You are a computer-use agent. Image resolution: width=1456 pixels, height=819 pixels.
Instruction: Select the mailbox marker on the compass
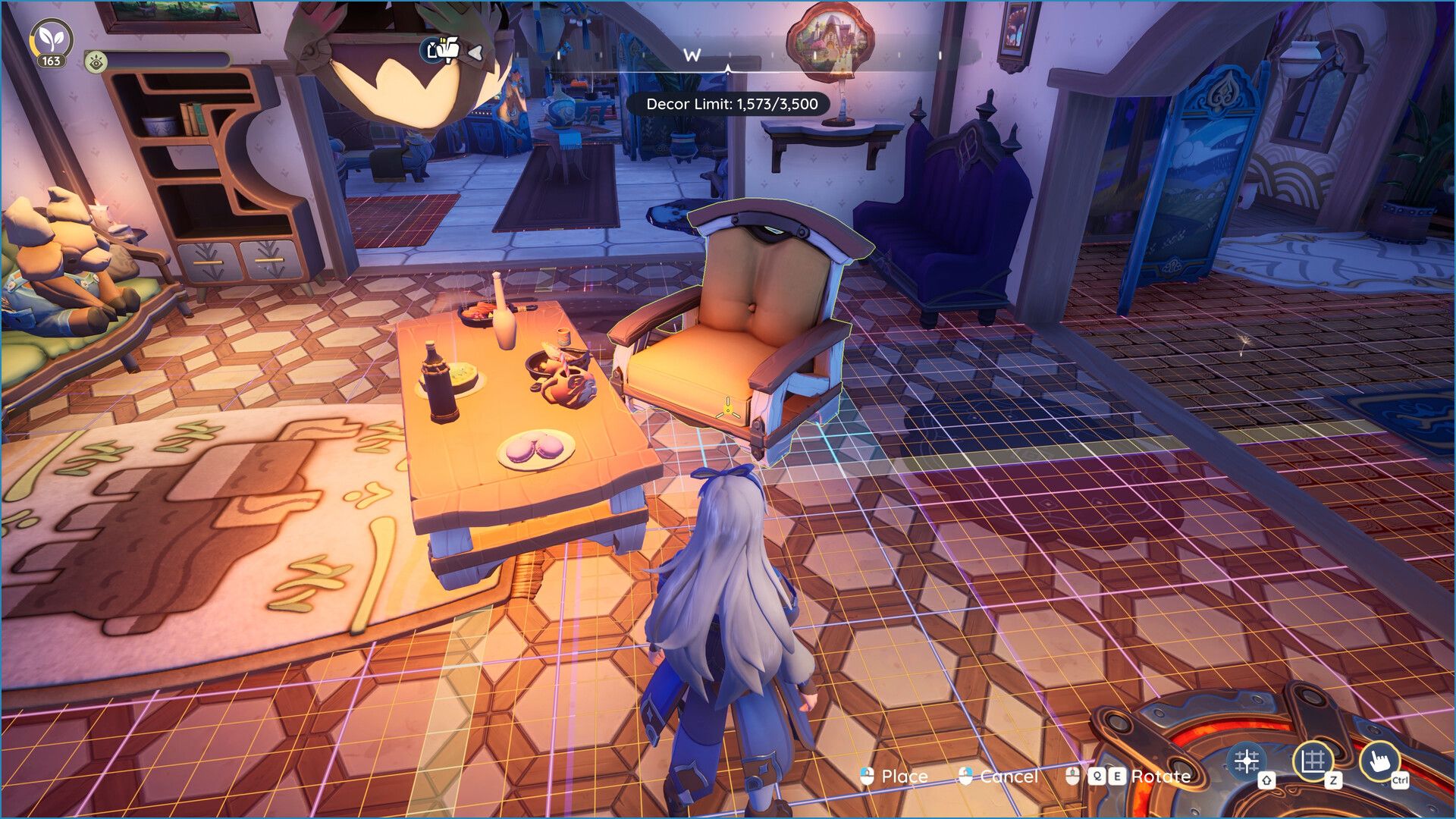[443, 50]
